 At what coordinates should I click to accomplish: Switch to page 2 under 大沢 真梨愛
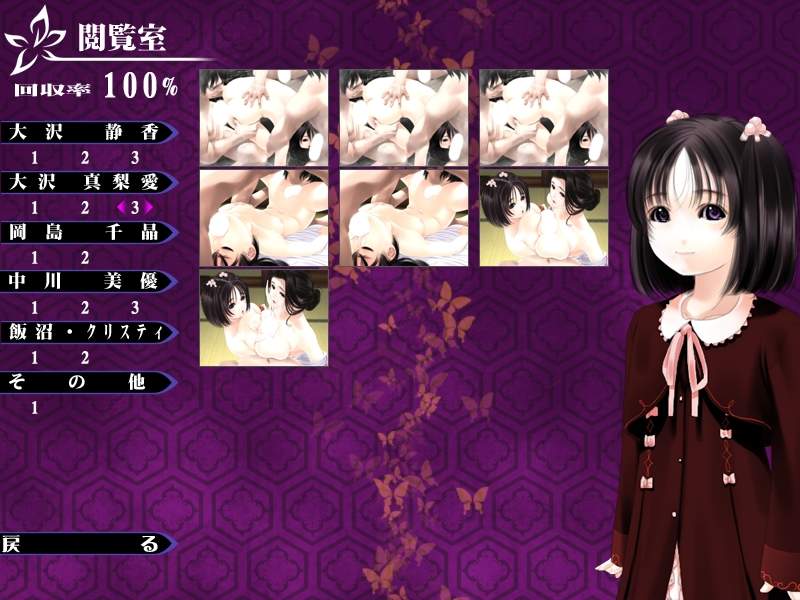85,208
